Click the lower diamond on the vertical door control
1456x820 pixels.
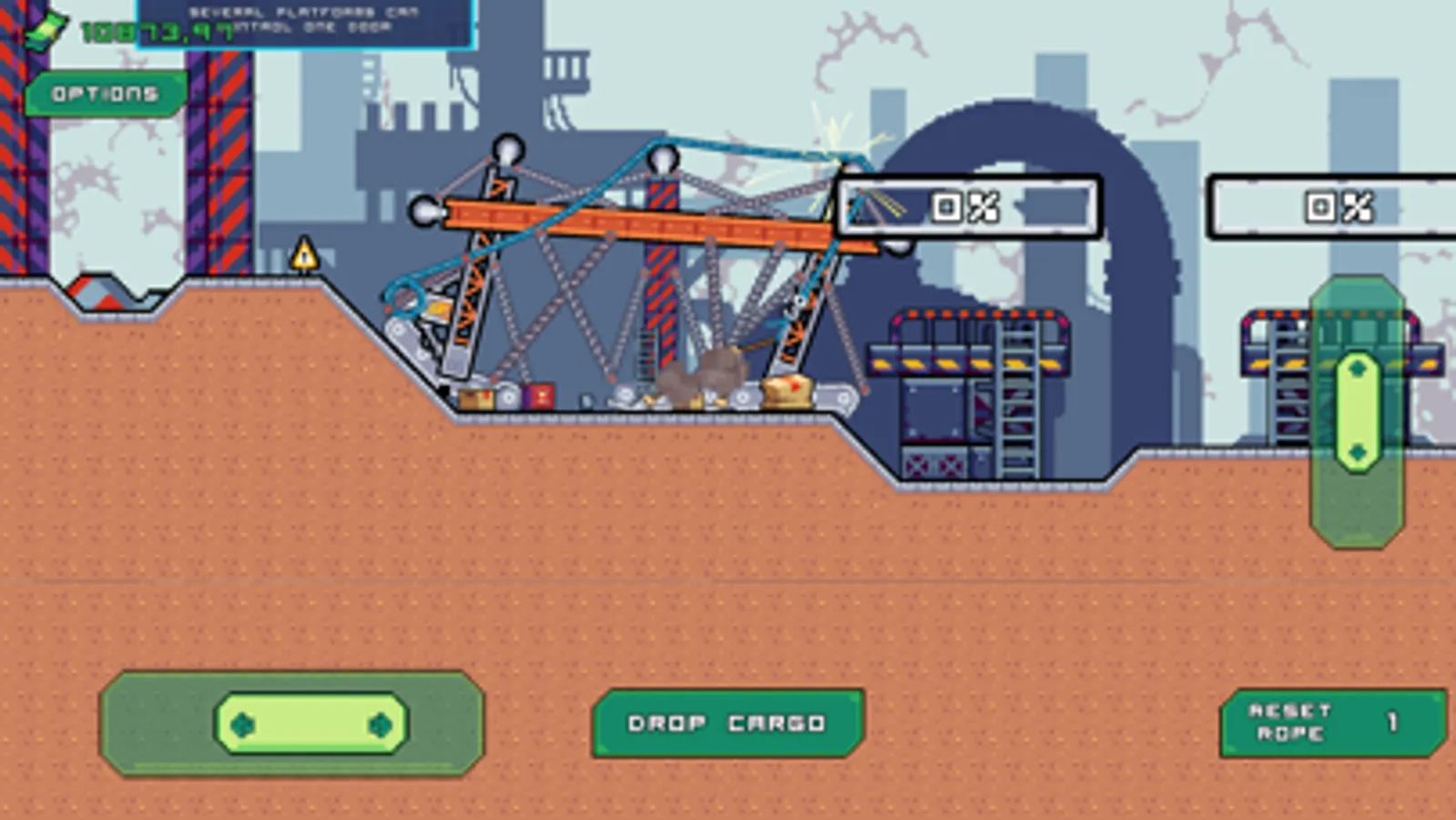click(1358, 452)
